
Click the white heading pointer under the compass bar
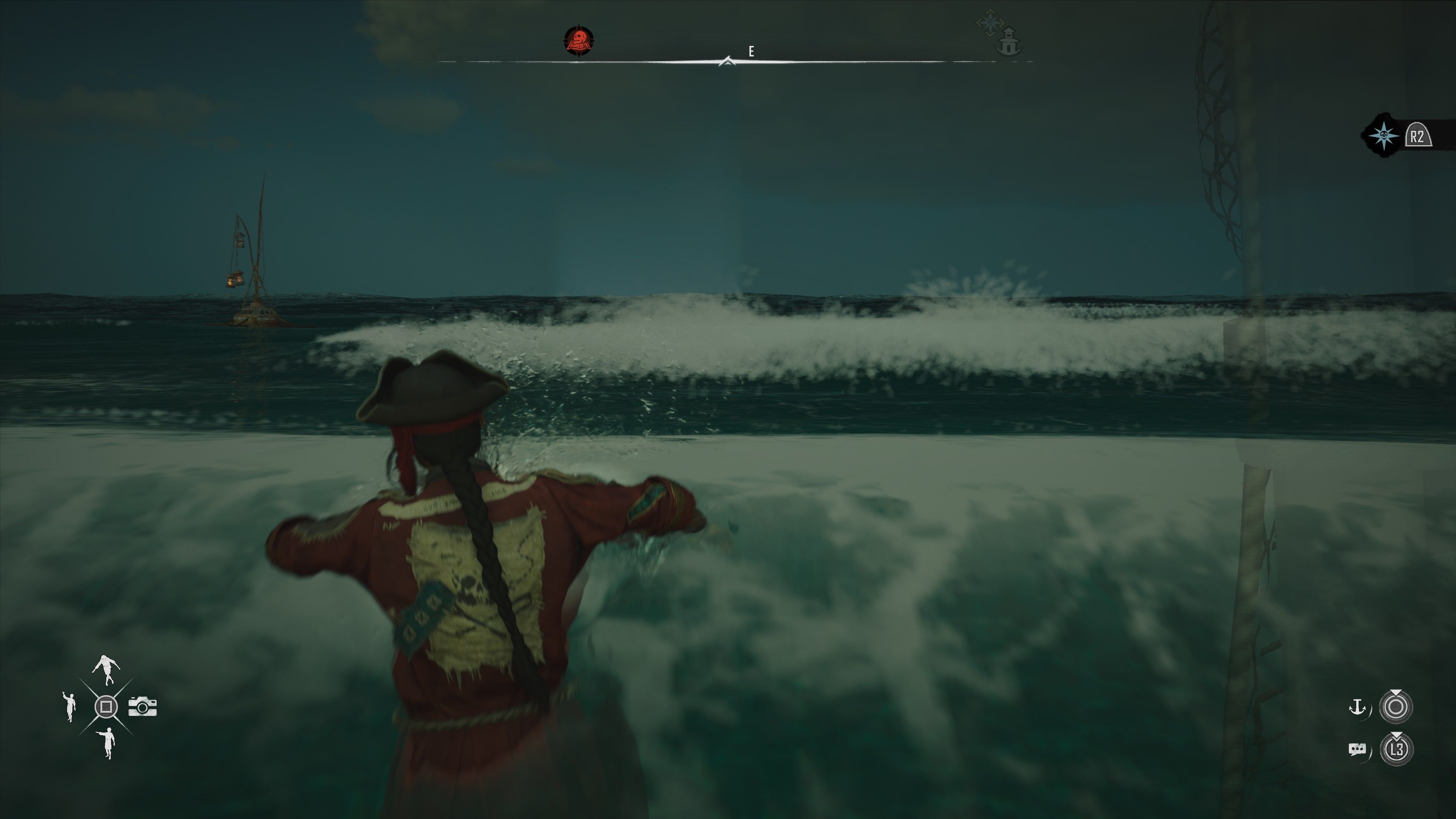728,61
